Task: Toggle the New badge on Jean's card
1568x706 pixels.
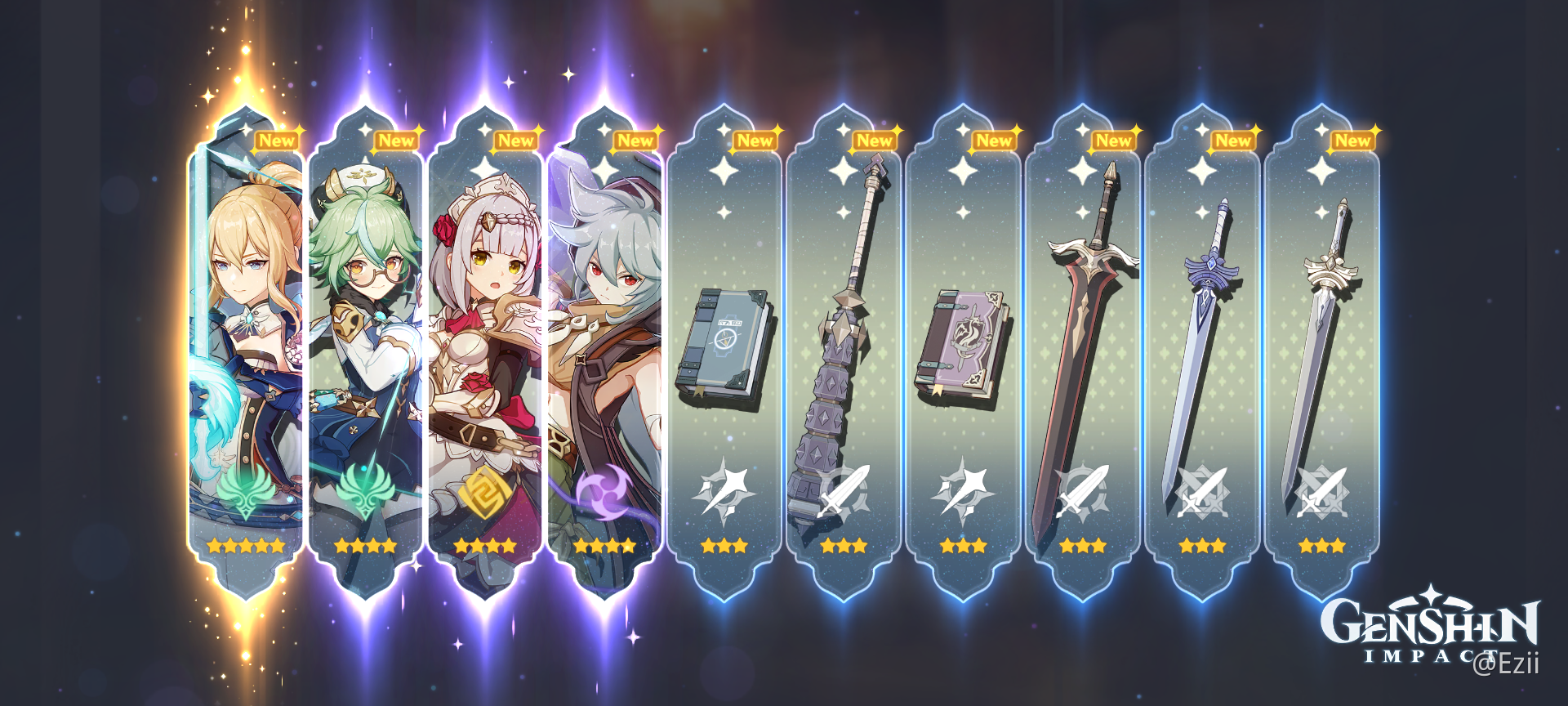Action: click(278, 141)
